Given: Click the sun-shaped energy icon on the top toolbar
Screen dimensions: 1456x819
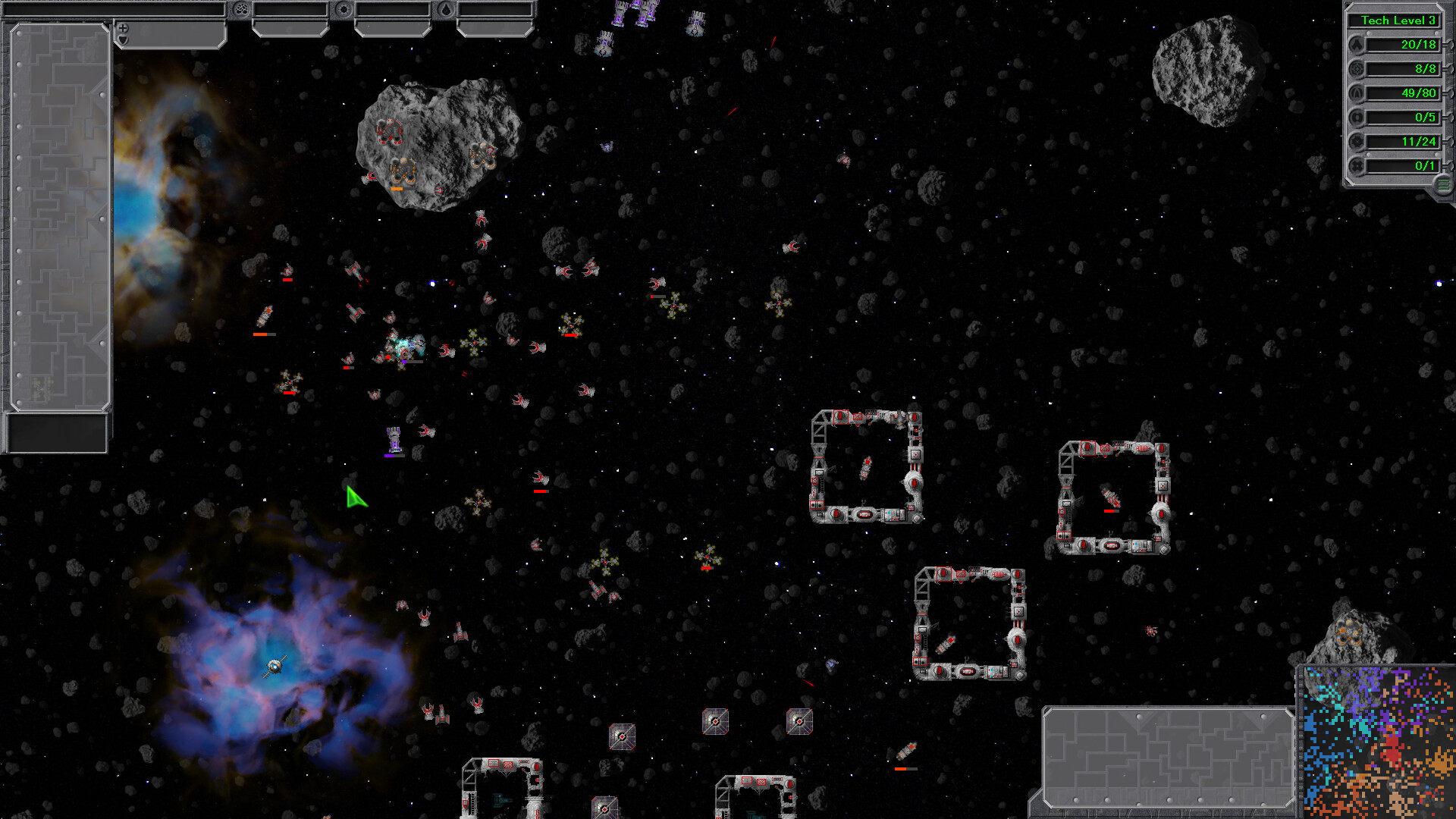Looking at the screenshot, I should [344, 9].
